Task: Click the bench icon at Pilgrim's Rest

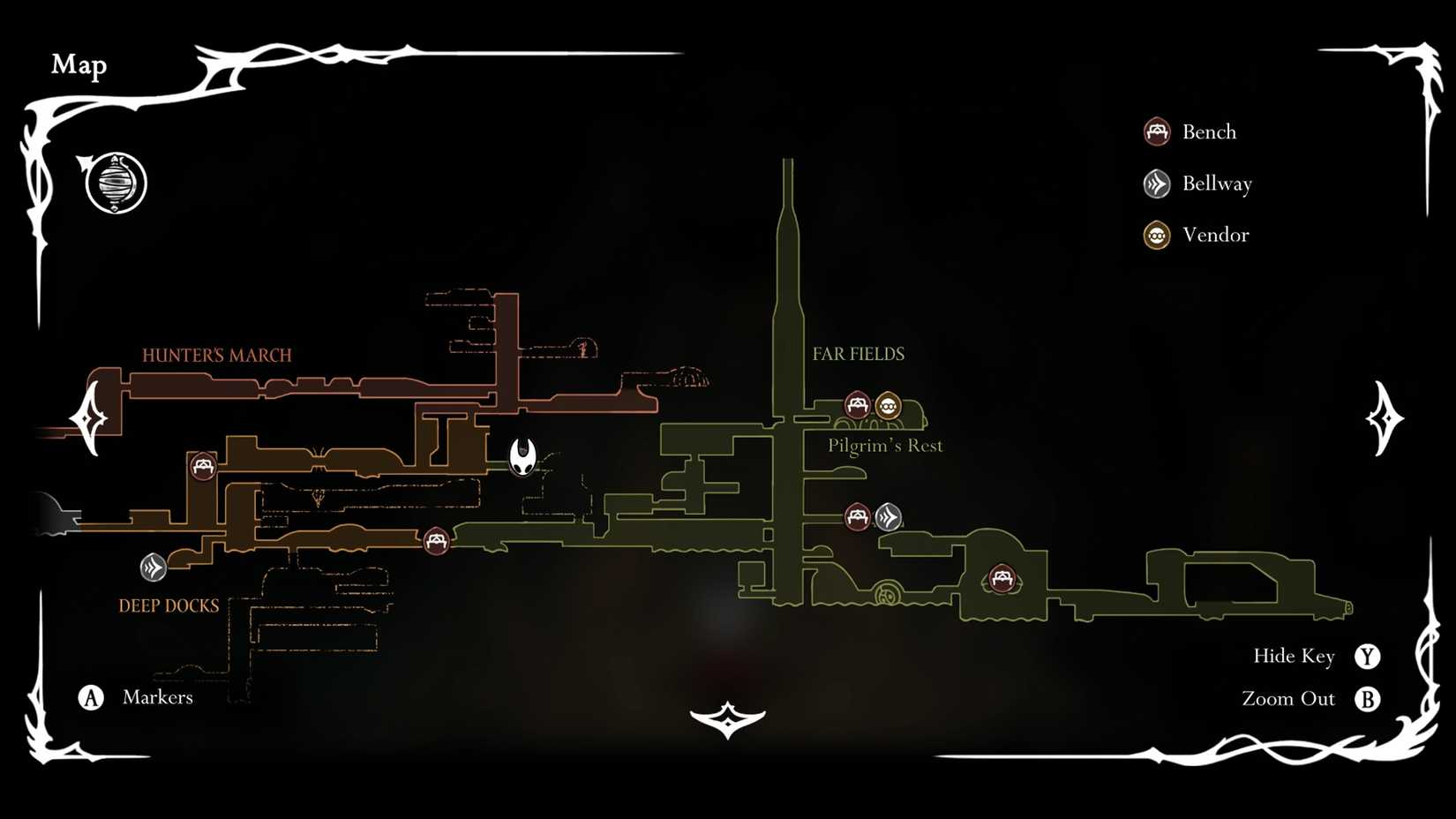Action: point(856,406)
